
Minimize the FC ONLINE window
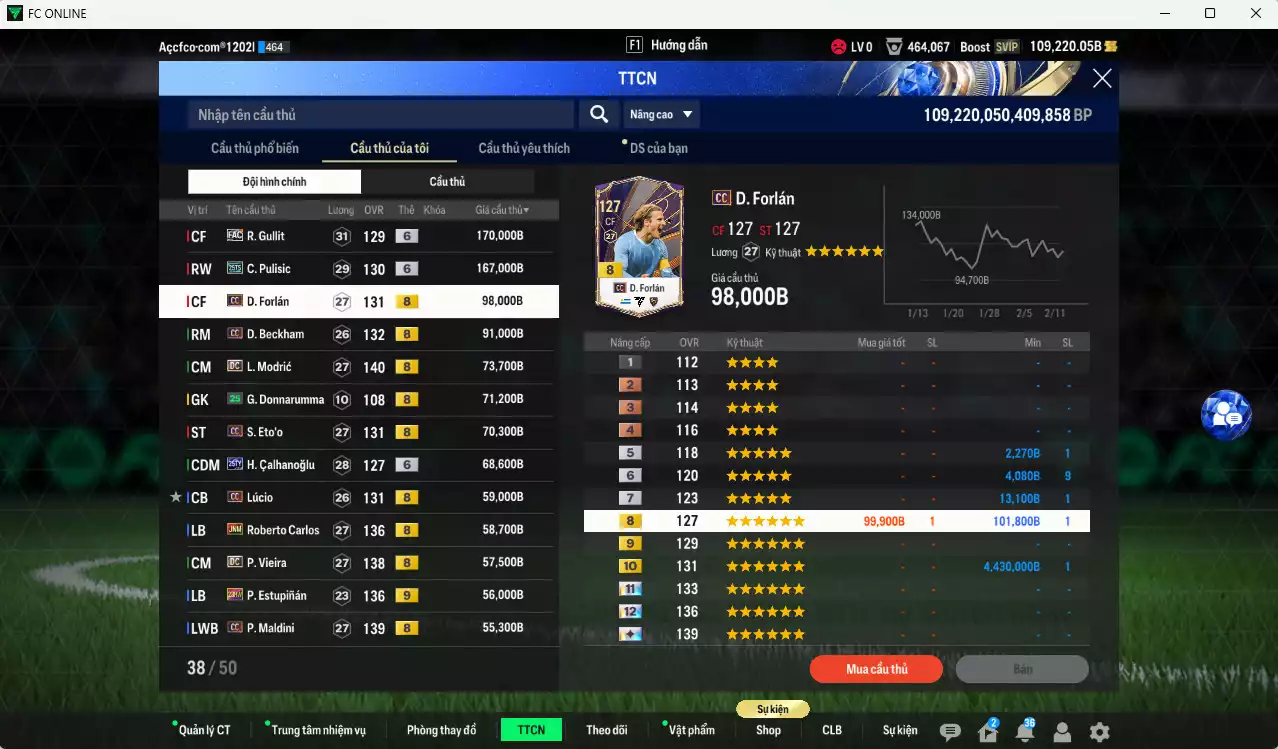(x=1165, y=13)
